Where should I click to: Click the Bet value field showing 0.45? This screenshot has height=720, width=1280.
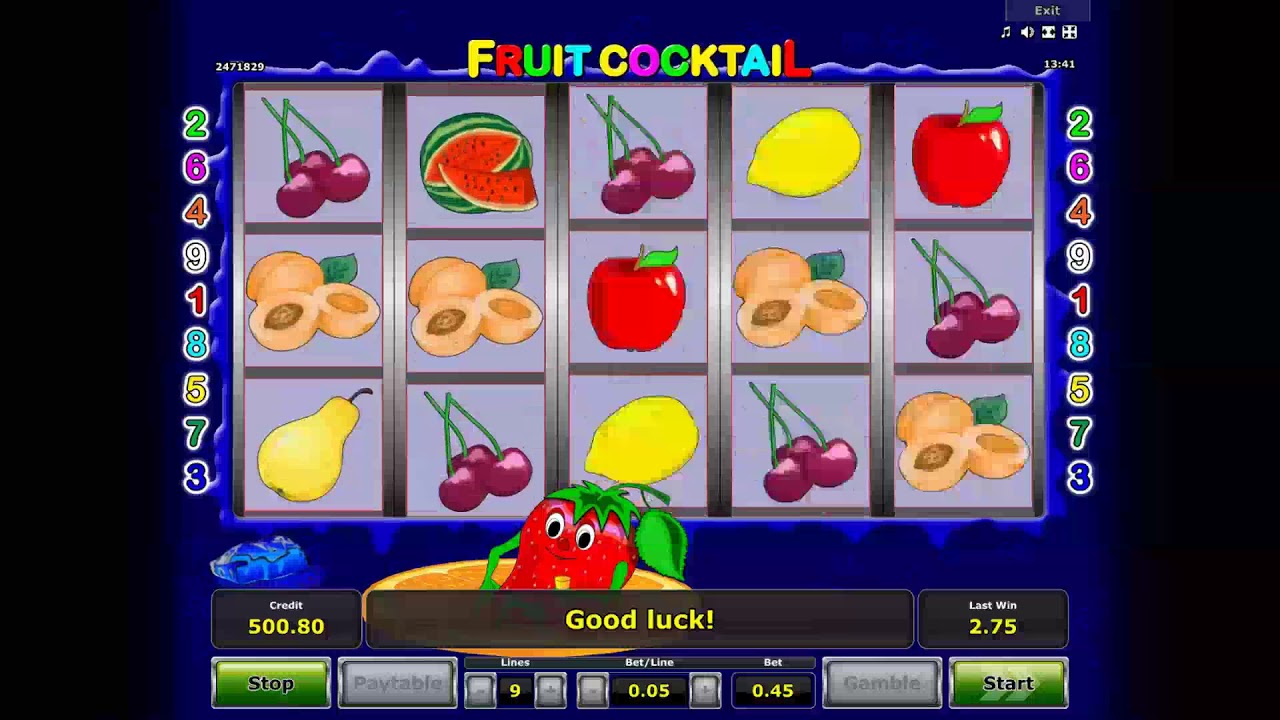tap(773, 689)
